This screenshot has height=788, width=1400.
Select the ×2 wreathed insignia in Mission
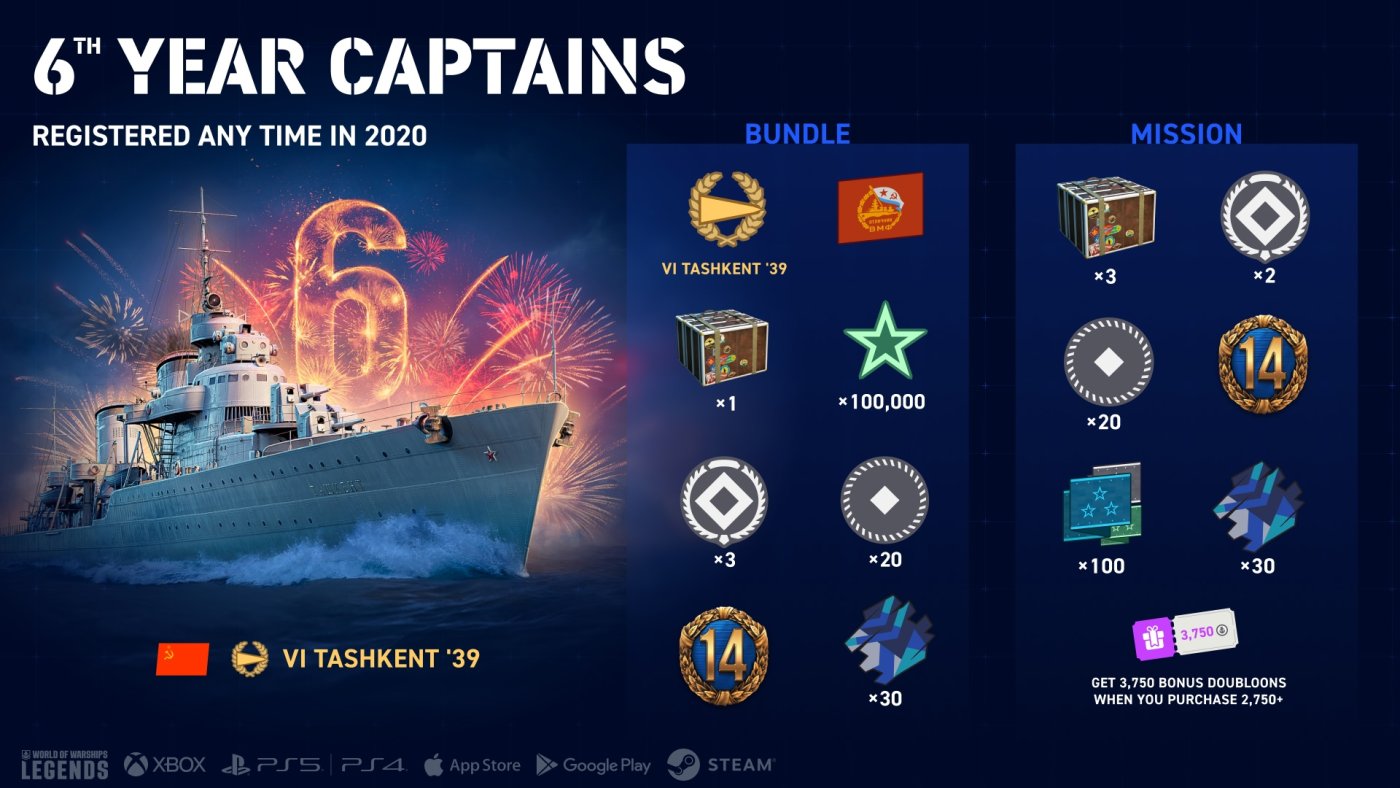1264,218
